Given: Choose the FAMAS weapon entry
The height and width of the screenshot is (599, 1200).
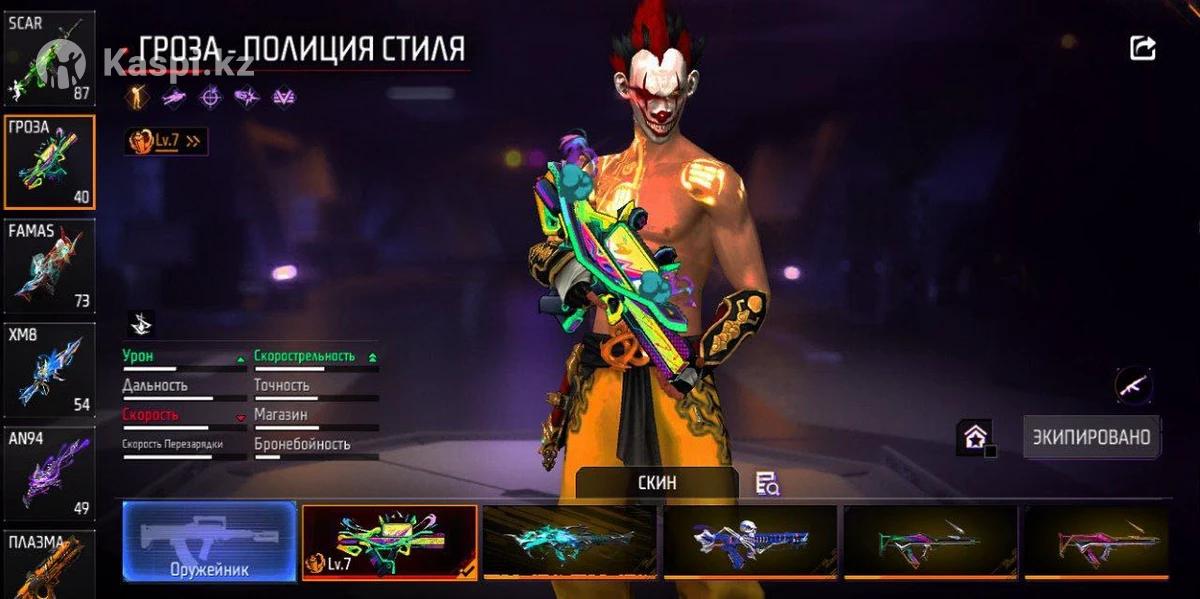Looking at the screenshot, I should pyautogui.click(x=49, y=266).
